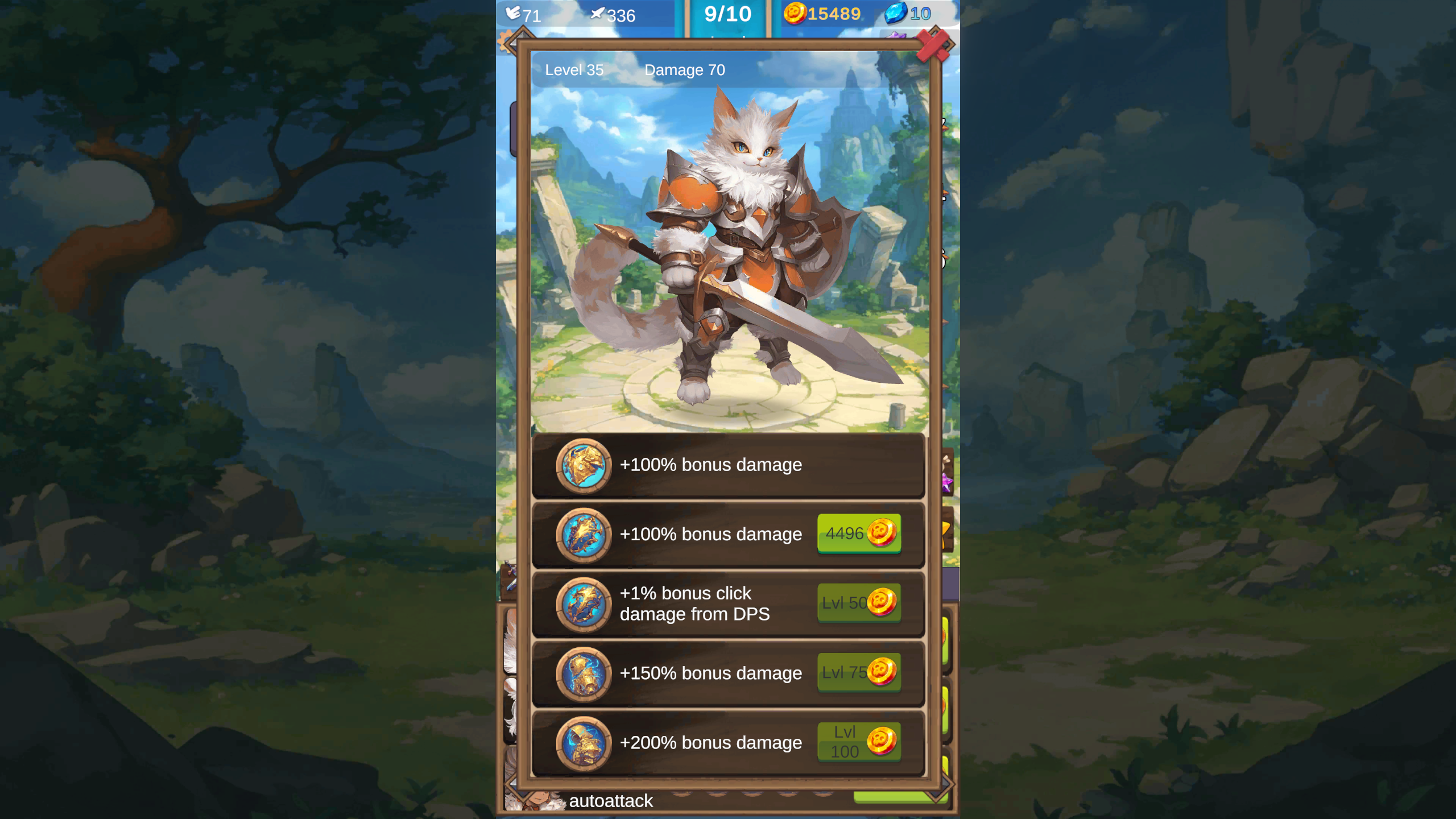
Task: Click the Level 35 label
Action: point(574,70)
